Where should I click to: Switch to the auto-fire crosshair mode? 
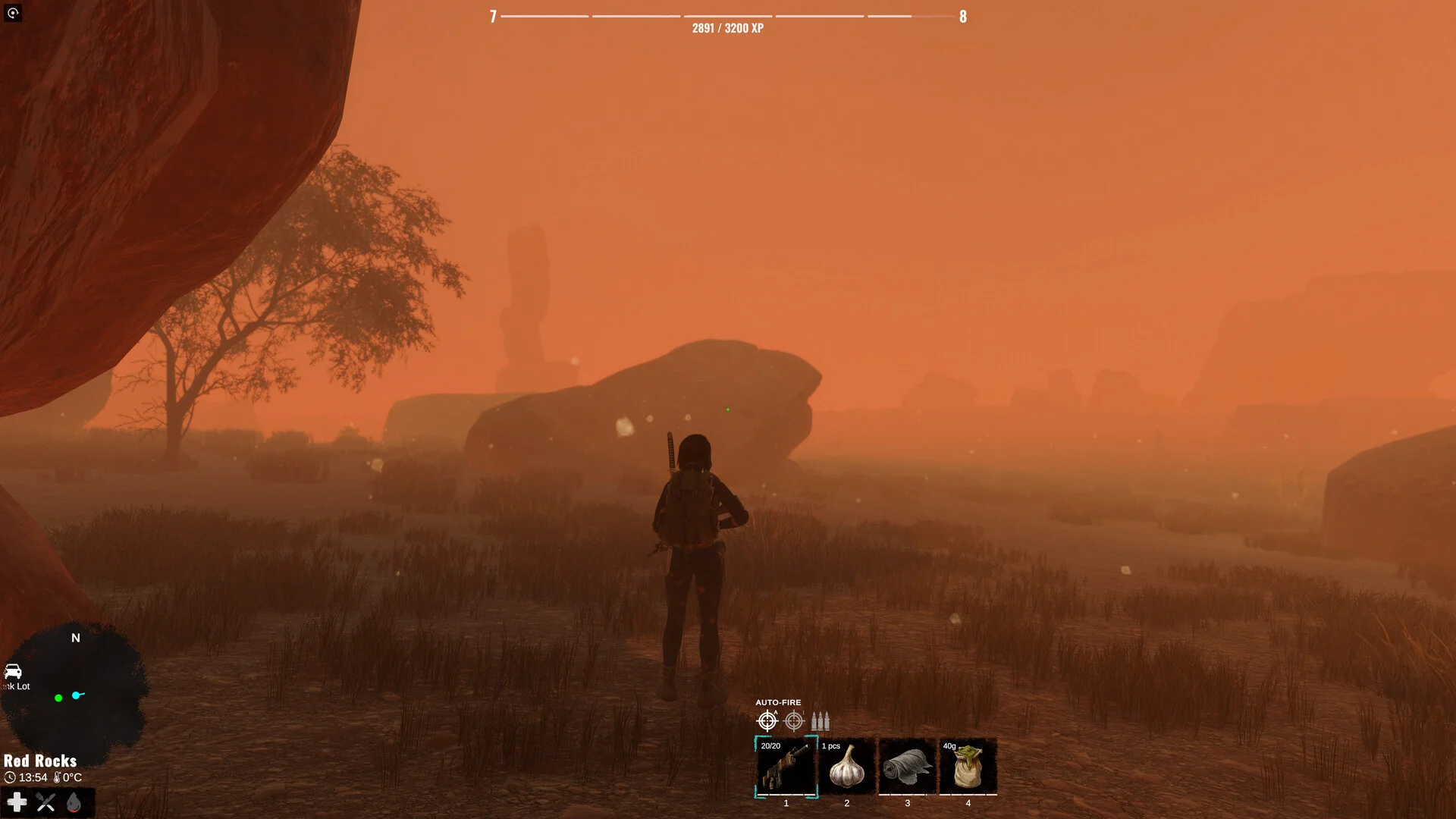(767, 720)
